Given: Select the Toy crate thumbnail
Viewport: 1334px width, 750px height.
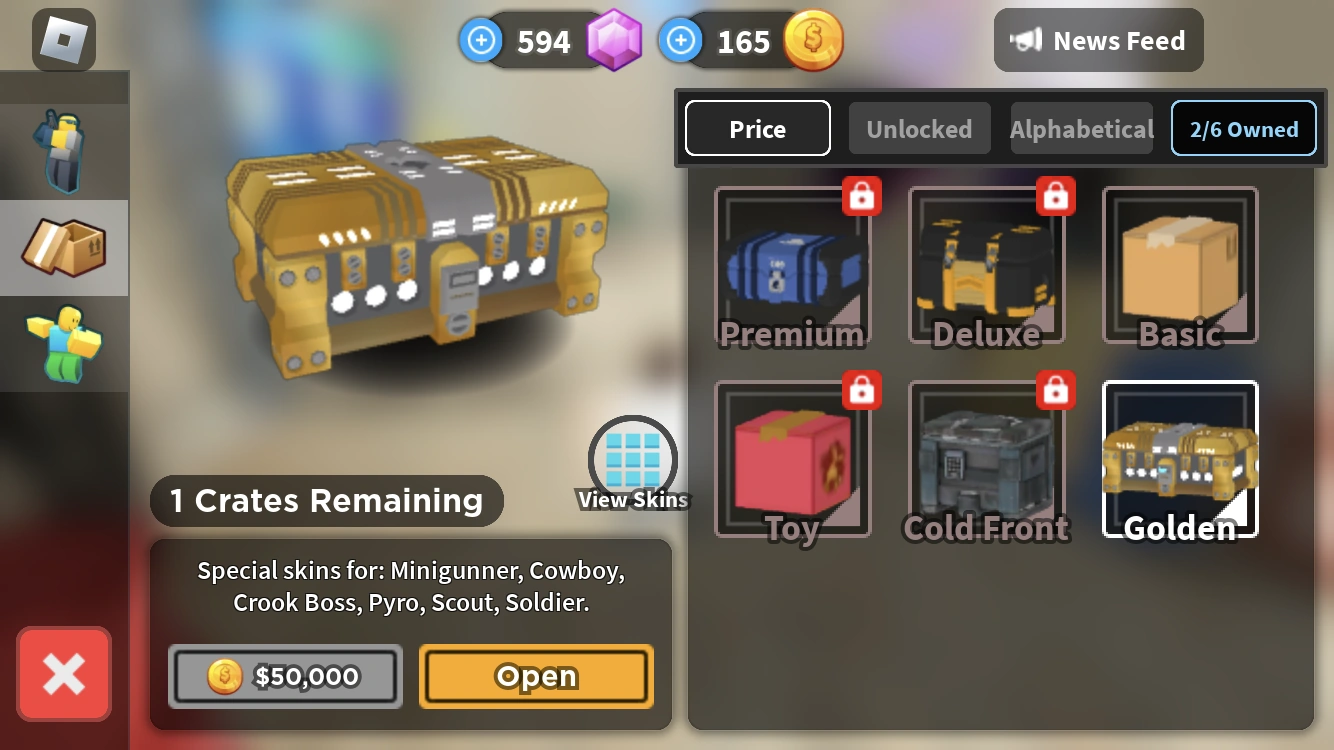Looking at the screenshot, I should tap(793, 458).
